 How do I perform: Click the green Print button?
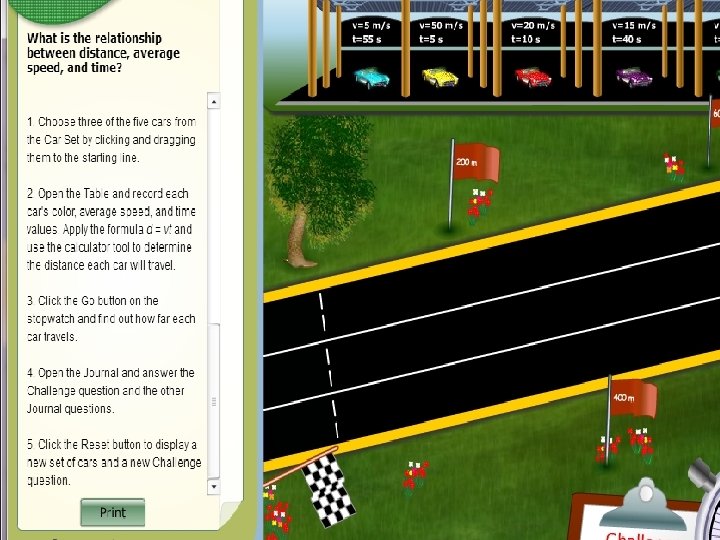(x=113, y=513)
